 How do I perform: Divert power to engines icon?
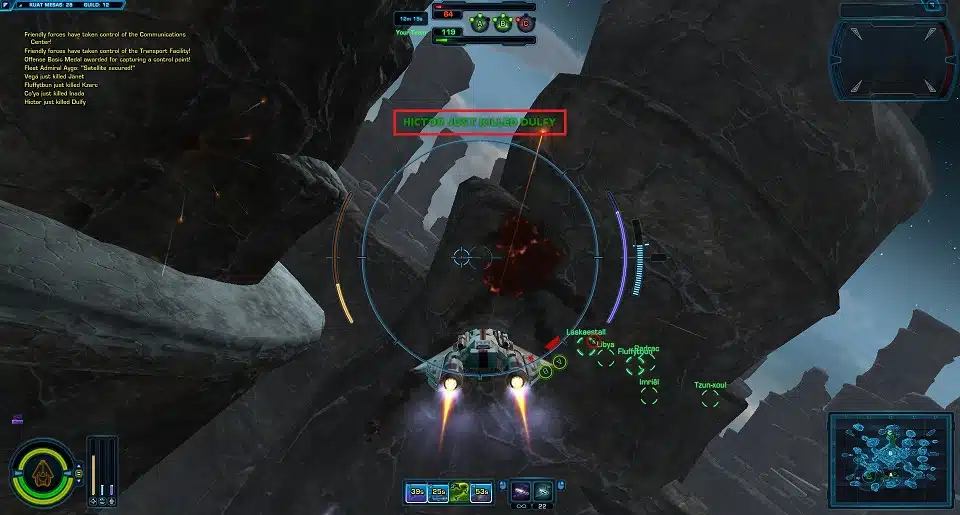coord(112,499)
